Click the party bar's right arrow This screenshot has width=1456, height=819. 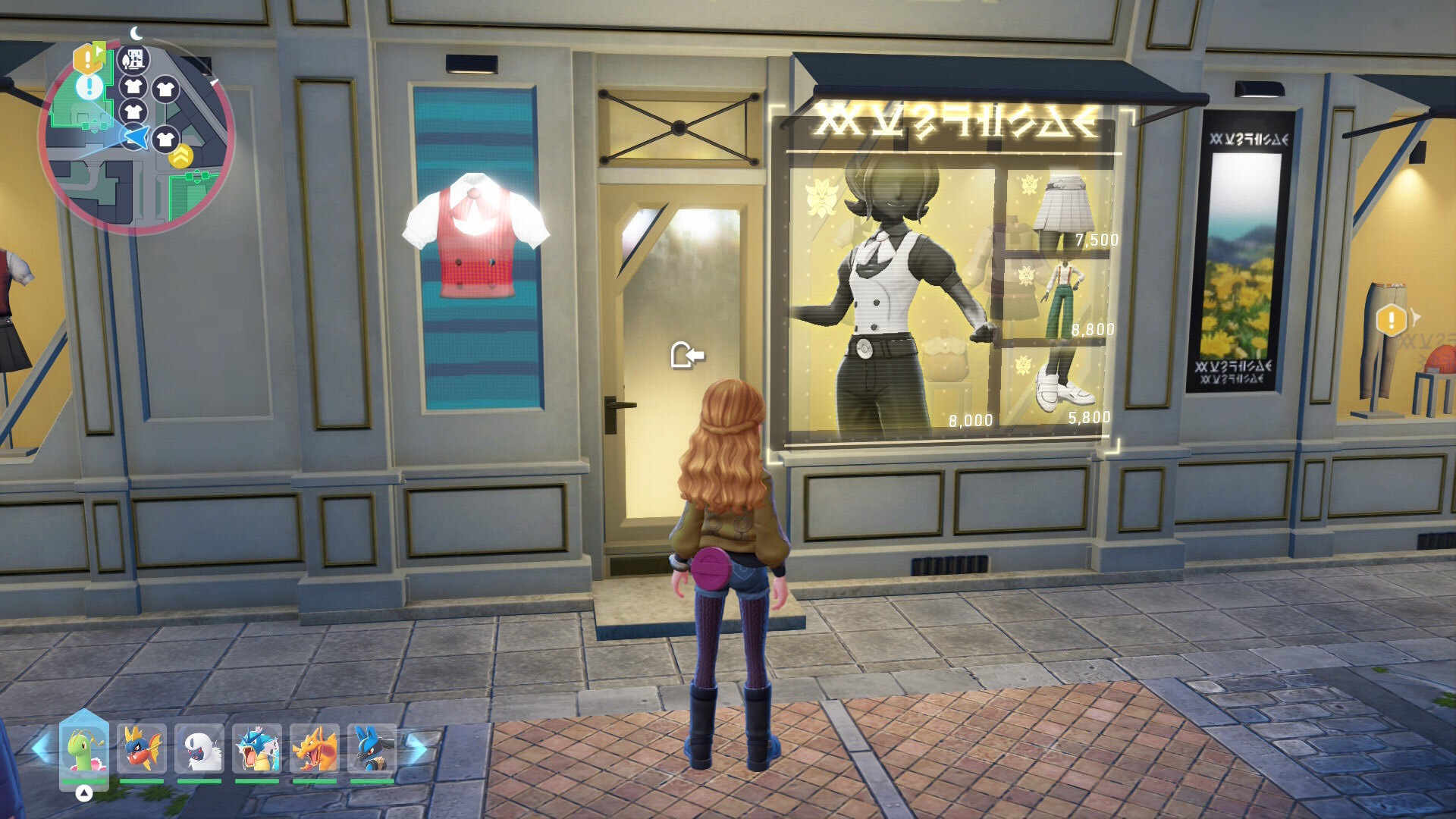pyautogui.click(x=416, y=748)
